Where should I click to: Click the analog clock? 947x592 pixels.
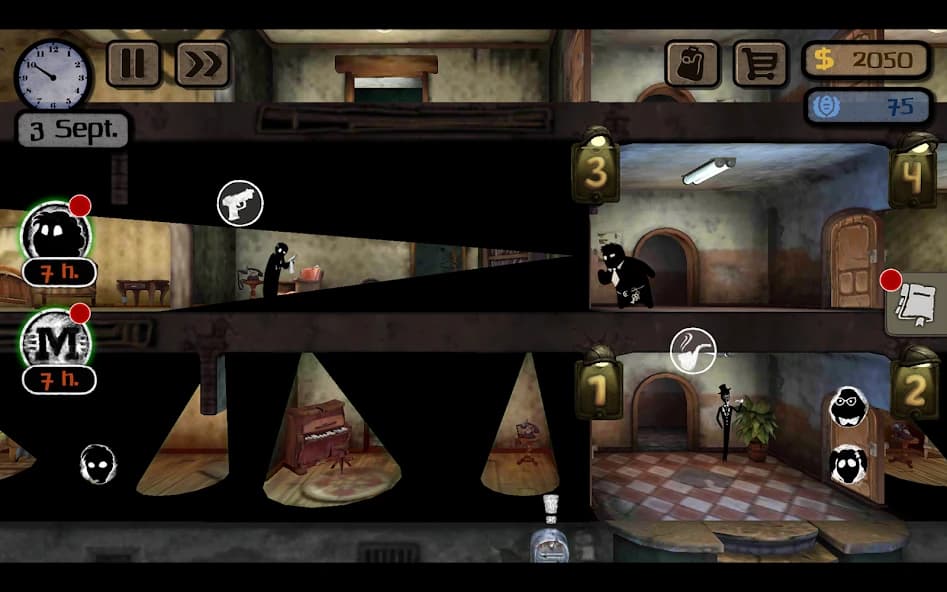(53, 75)
